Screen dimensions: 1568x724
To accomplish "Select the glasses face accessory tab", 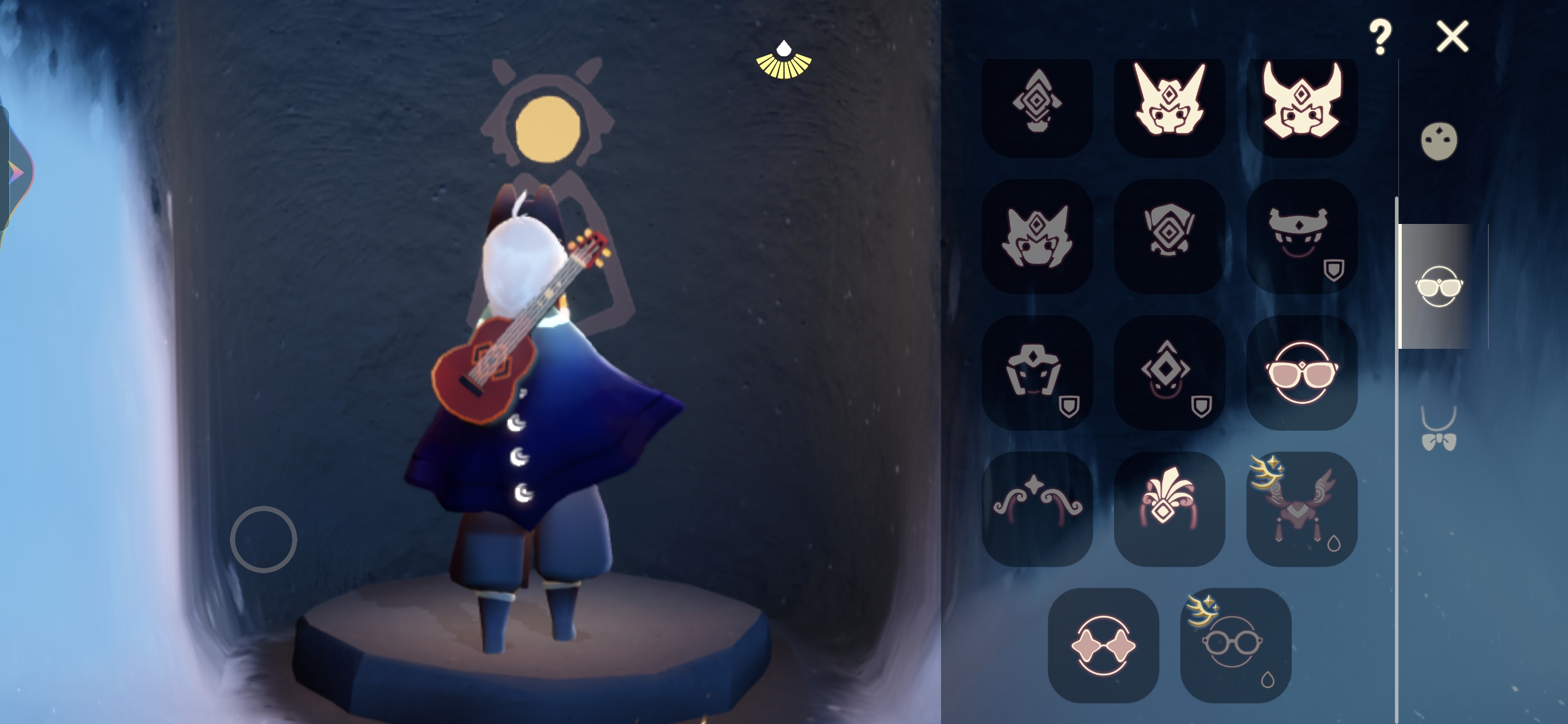I will (x=1439, y=286).
